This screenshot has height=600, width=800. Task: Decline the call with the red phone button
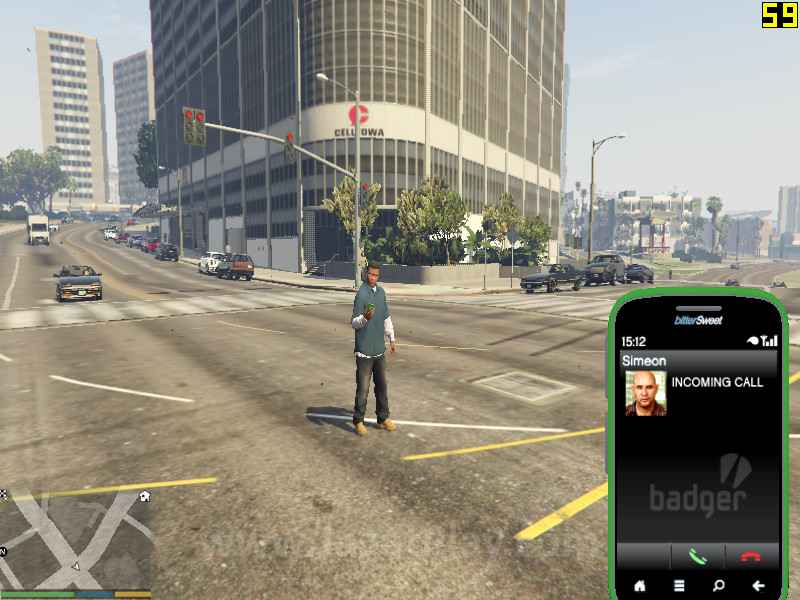click(750, 557)
